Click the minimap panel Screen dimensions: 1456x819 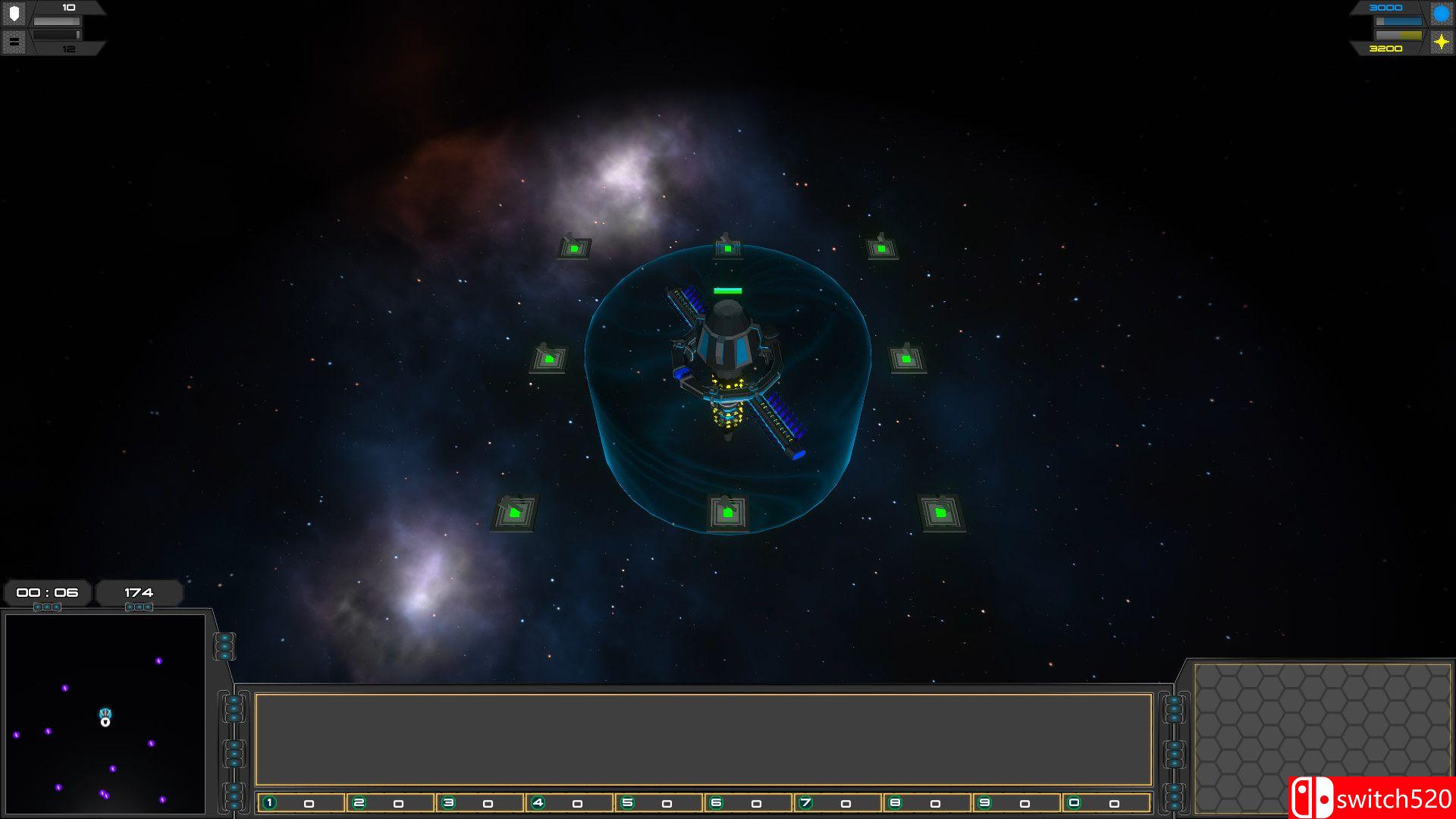click(105, 713)
